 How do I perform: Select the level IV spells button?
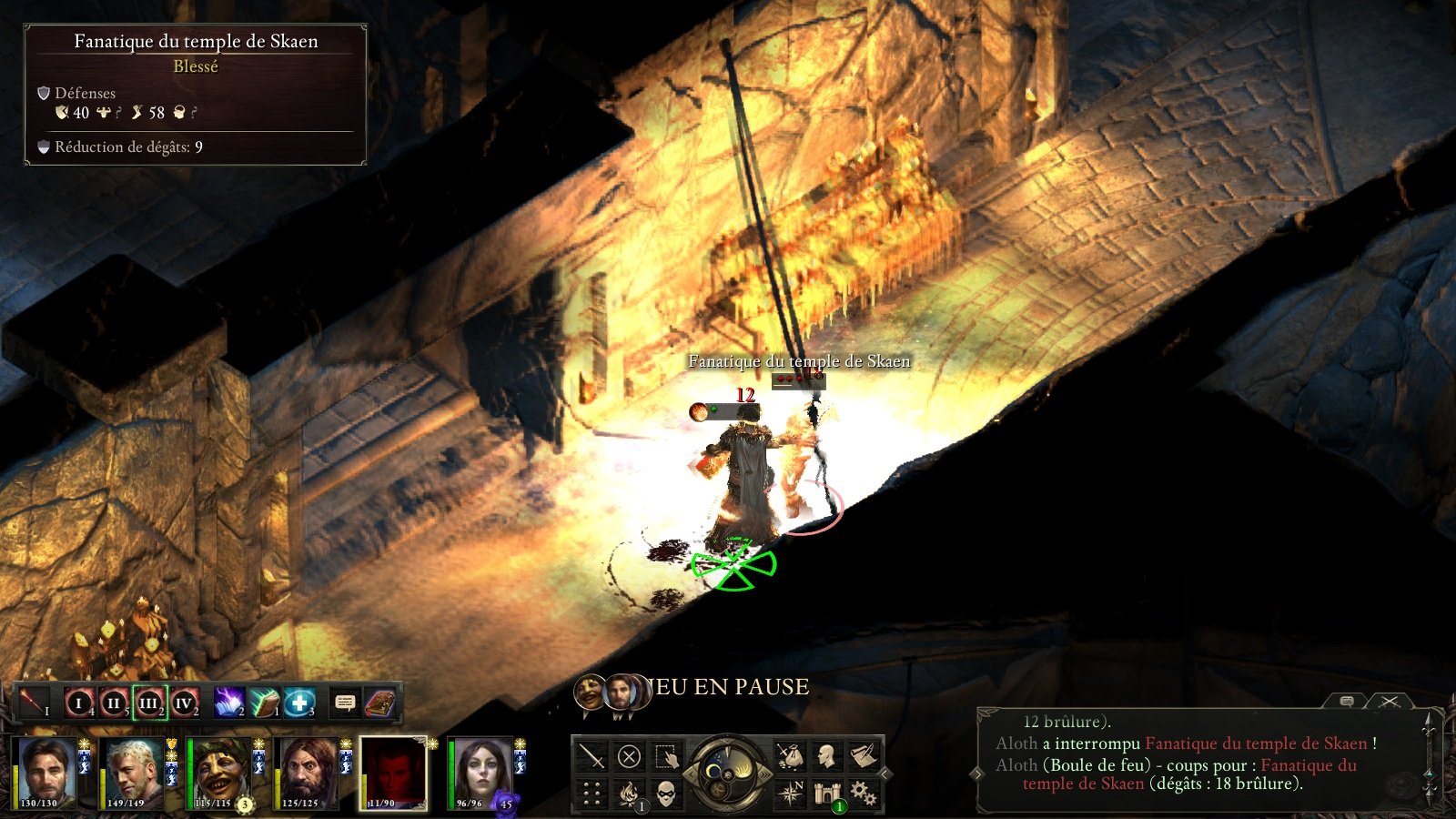[184, 703]
